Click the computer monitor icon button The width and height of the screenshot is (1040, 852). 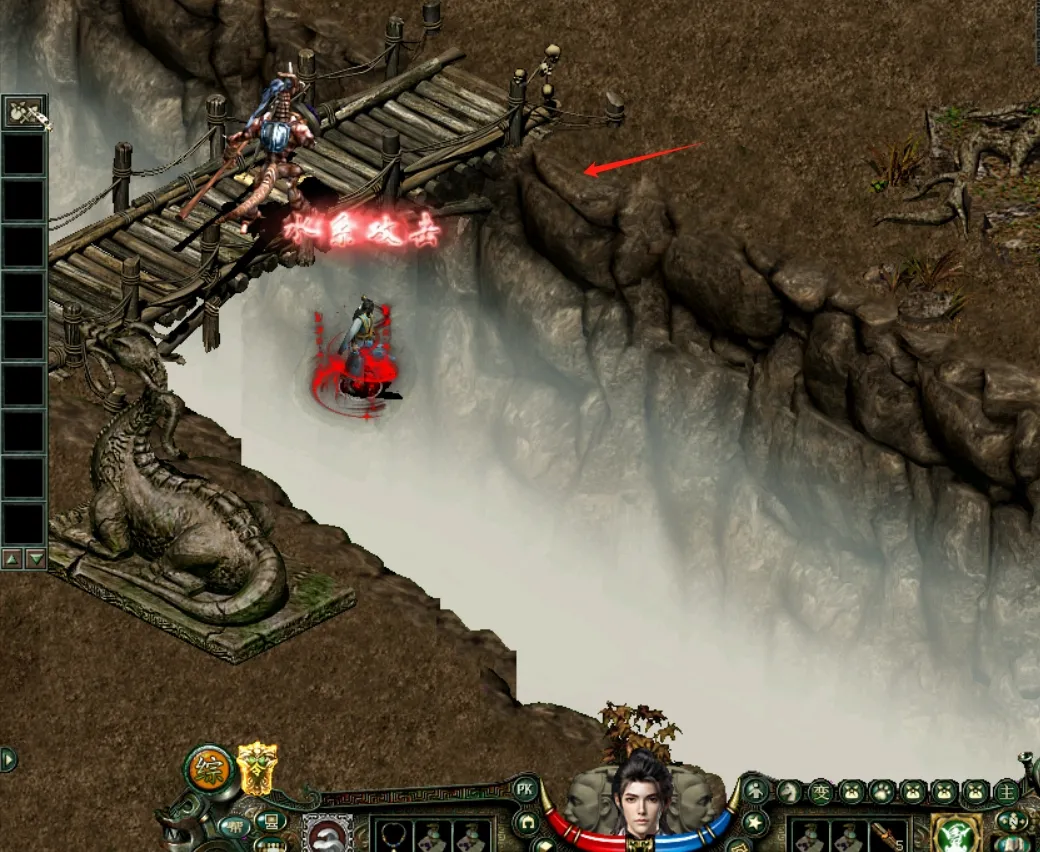[269, 822]
